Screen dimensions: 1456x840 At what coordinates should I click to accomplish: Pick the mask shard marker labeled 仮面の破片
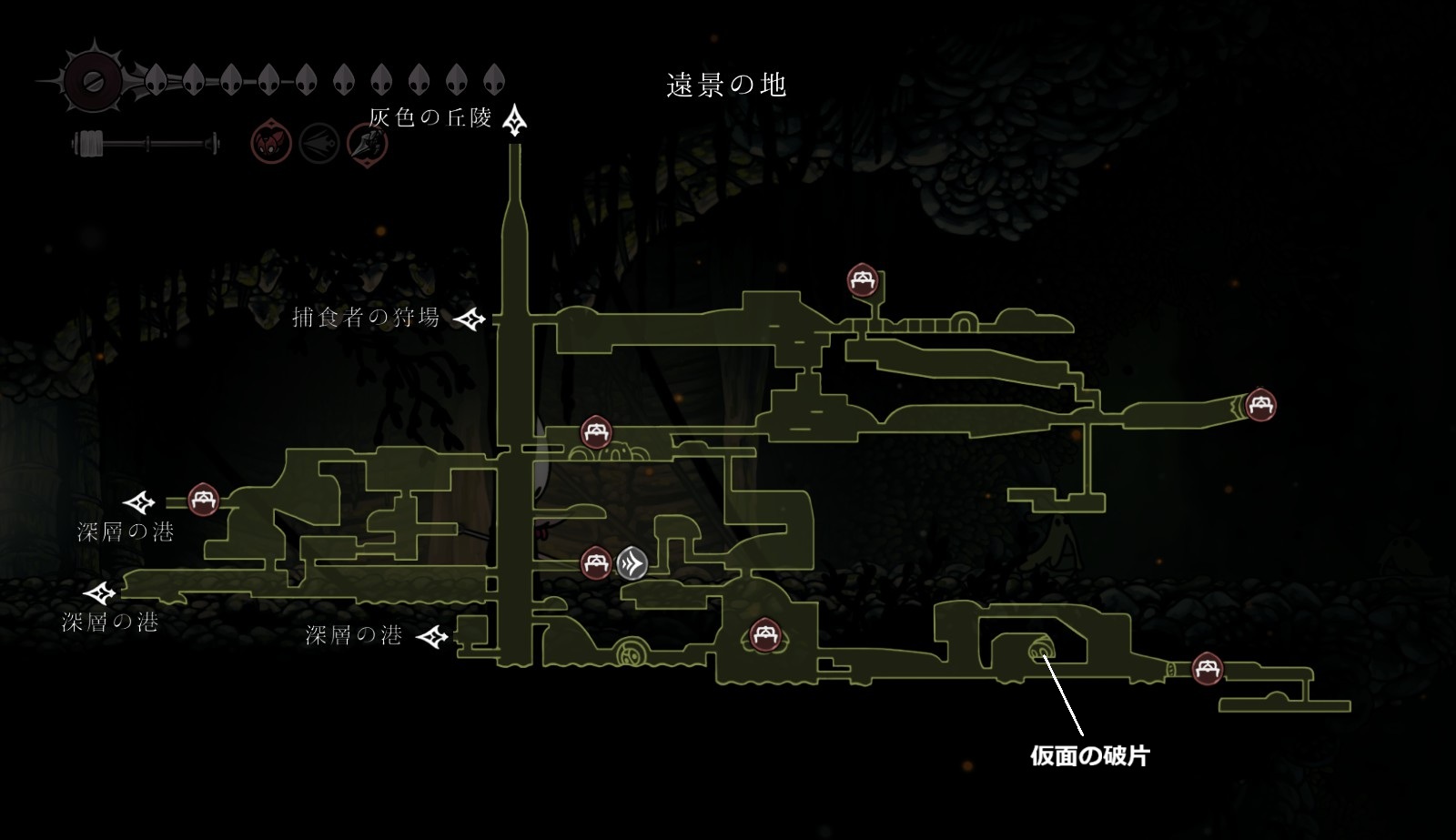coord(1040,652)
